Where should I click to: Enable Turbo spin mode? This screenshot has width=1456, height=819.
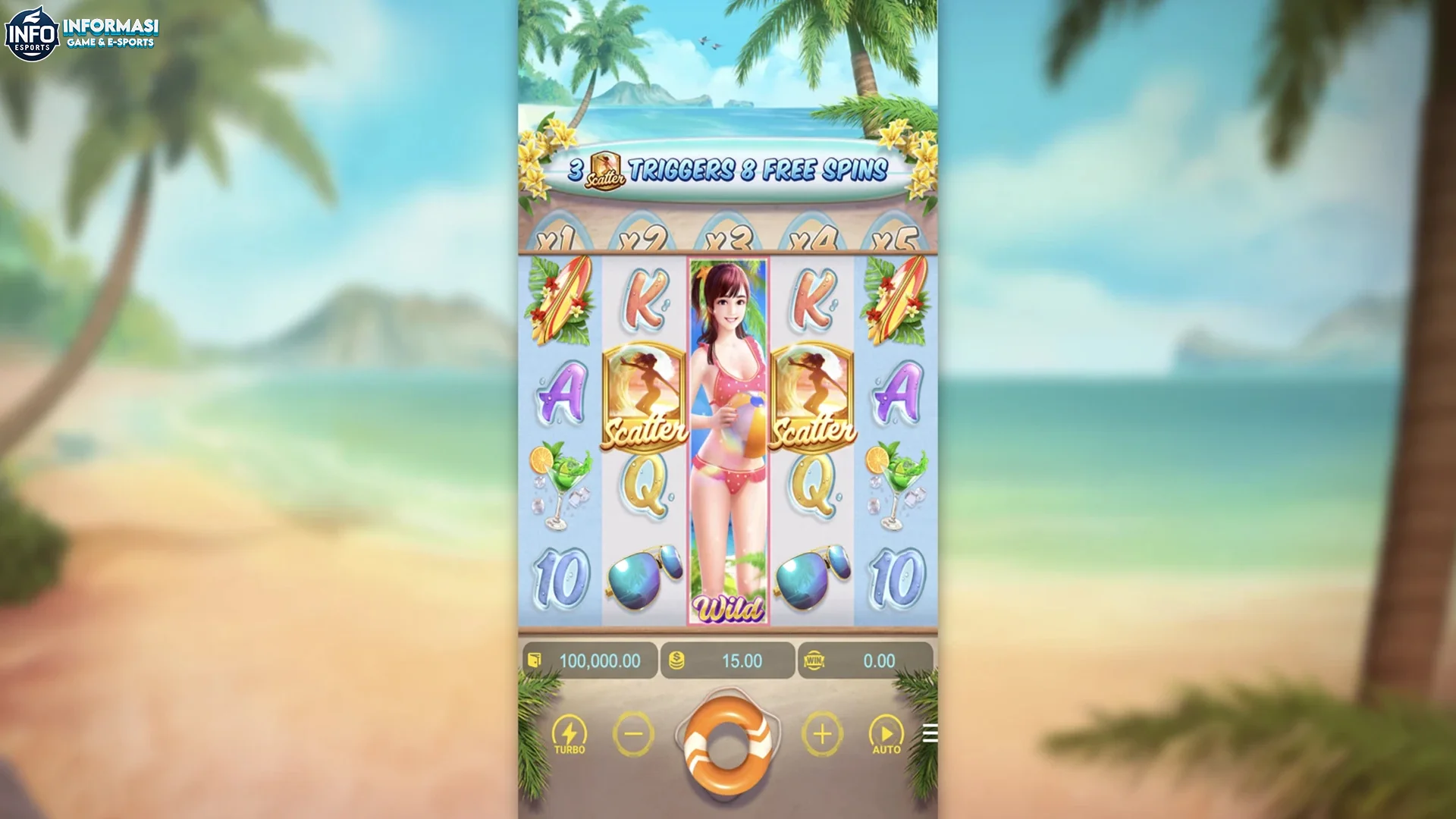[570, 733]
